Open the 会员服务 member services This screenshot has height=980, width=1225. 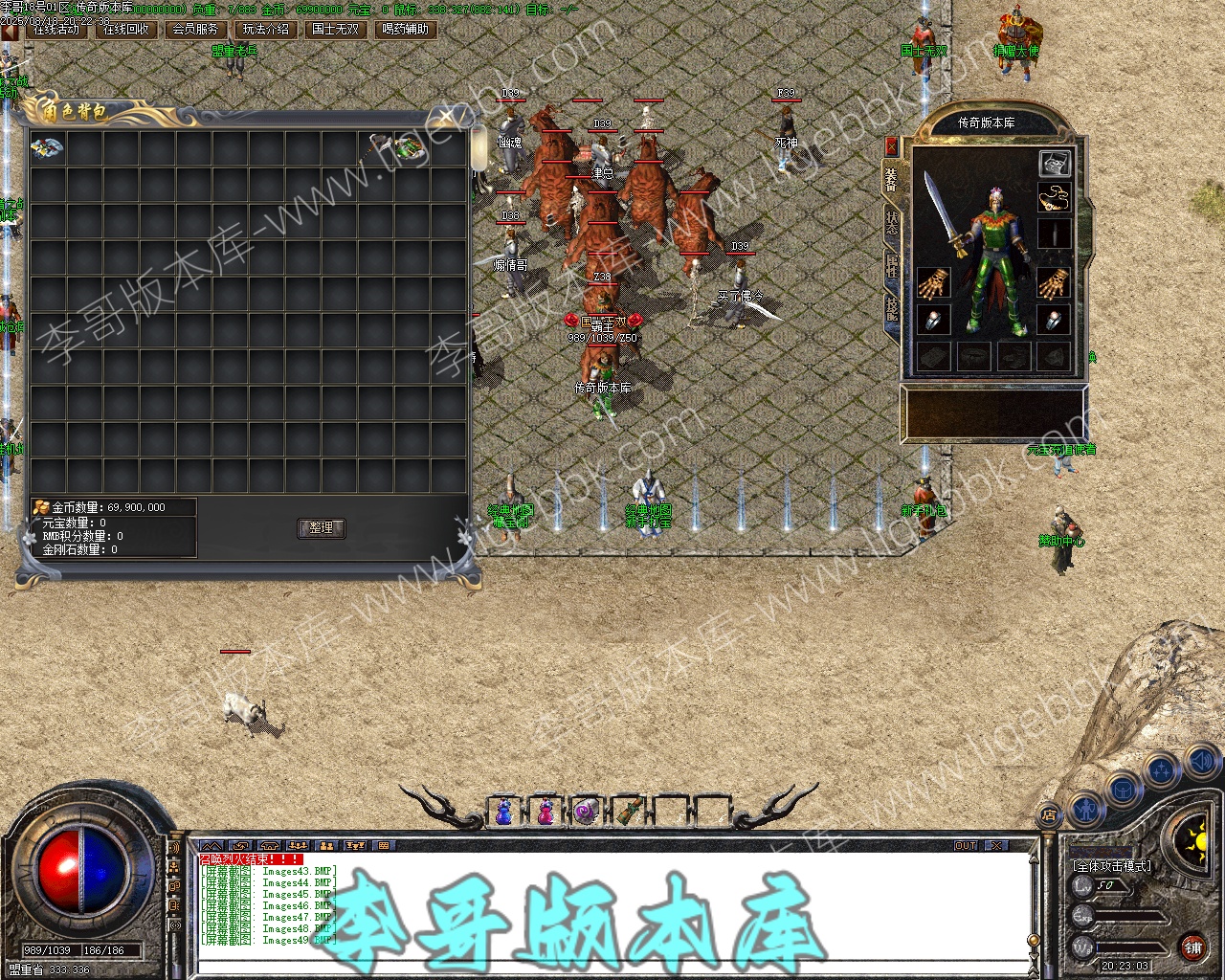[x=196, y=30]
